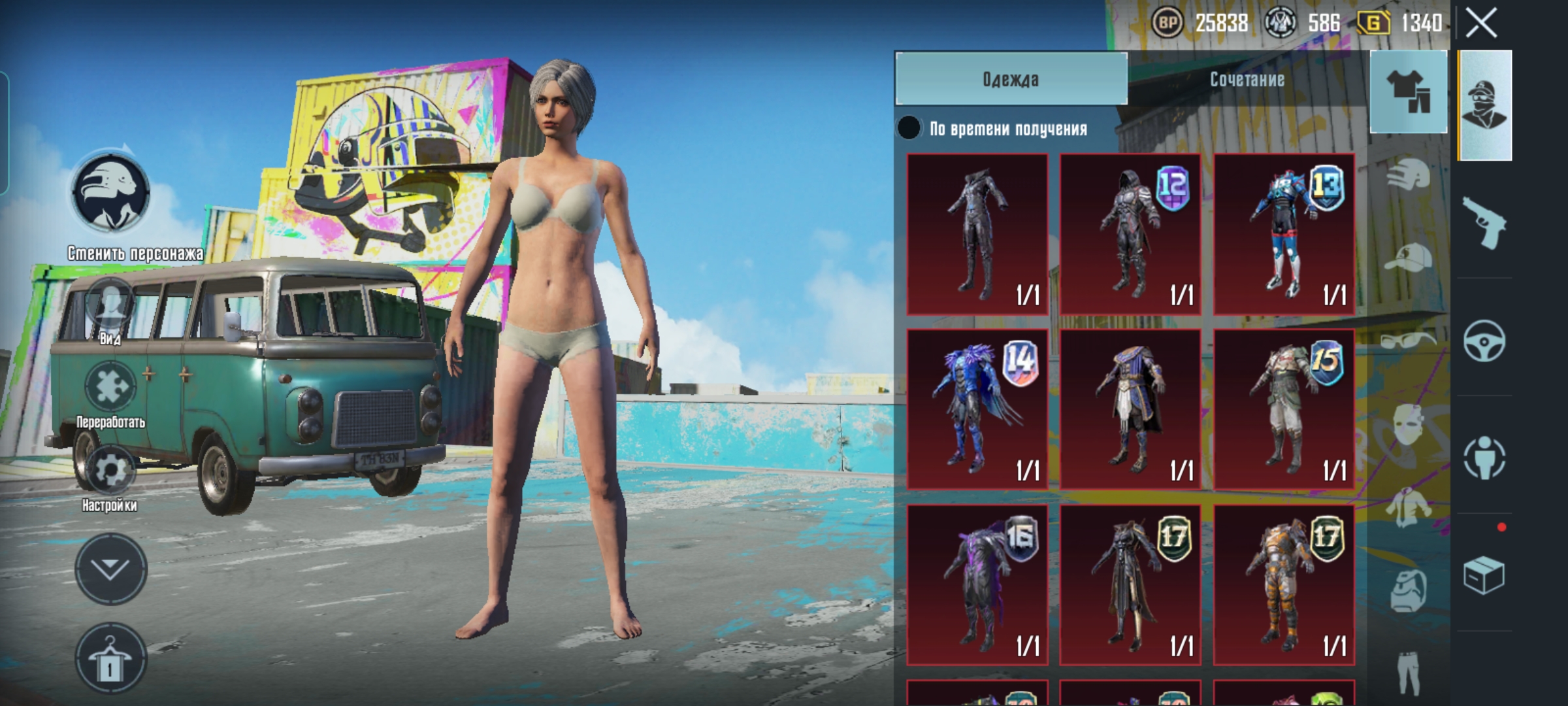Open the pistol weapons category

1484,222
